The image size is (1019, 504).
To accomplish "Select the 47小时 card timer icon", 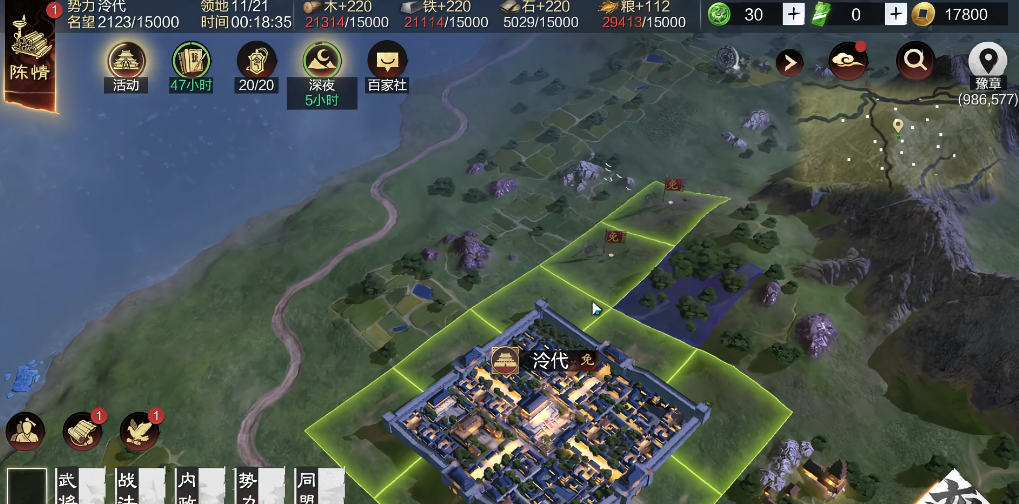I will pos(192,61).
